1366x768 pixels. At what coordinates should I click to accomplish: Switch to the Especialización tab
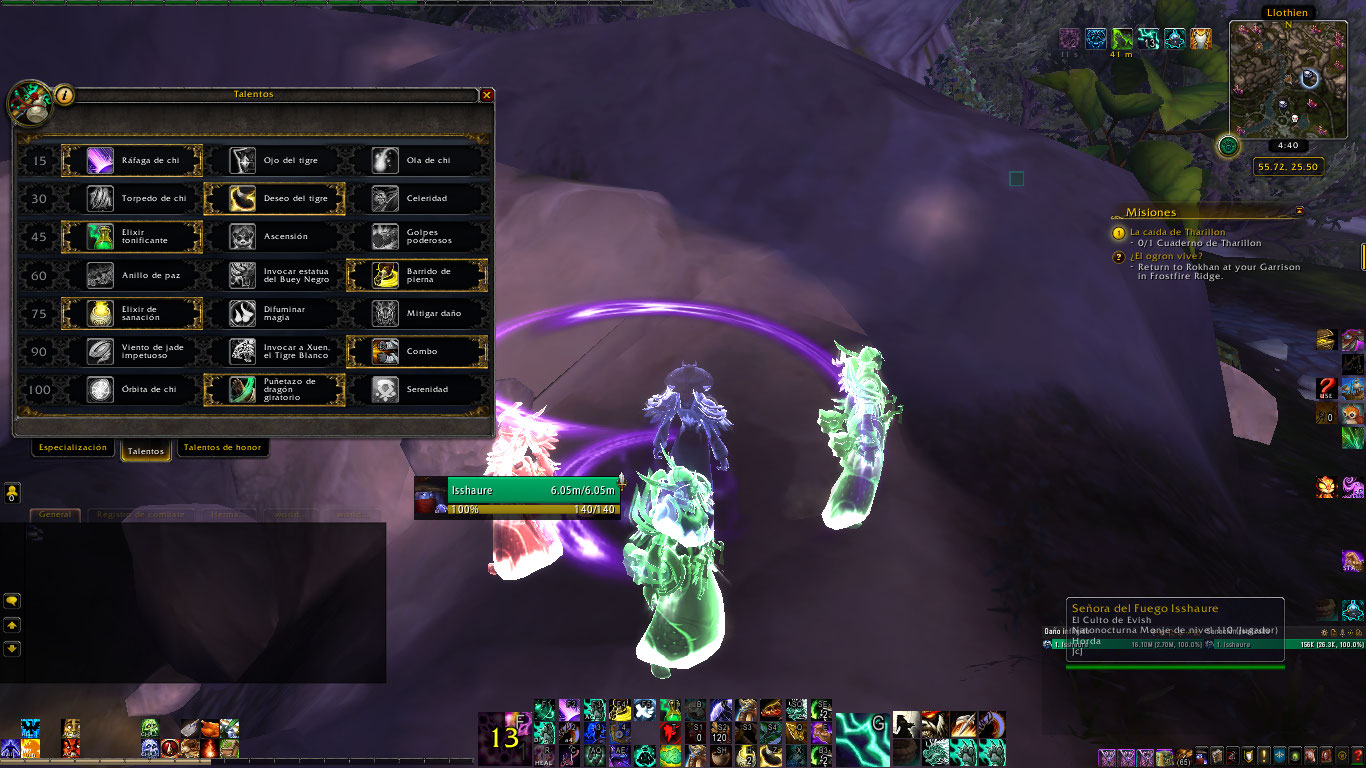(72, 448)
